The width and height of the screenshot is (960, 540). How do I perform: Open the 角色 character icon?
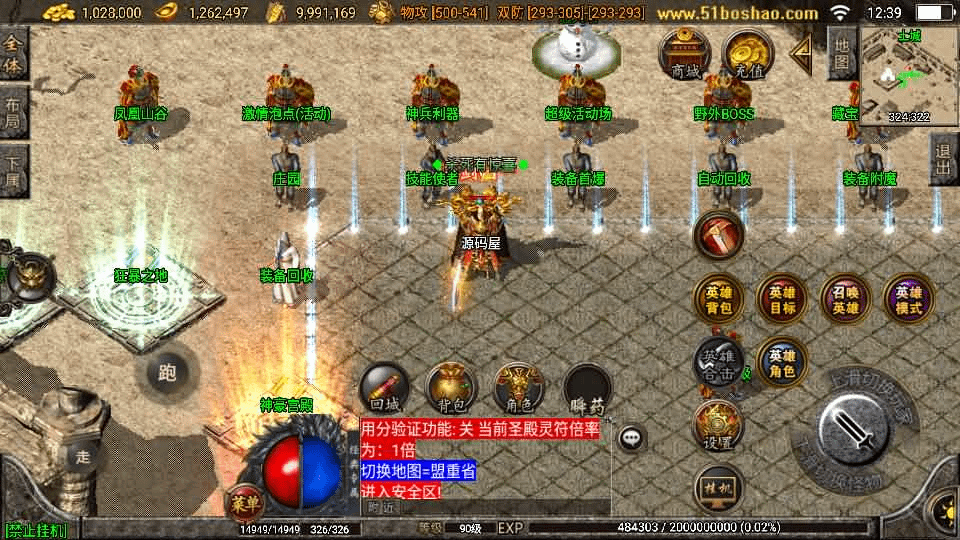pyautogui.click(x=518, y=389)
